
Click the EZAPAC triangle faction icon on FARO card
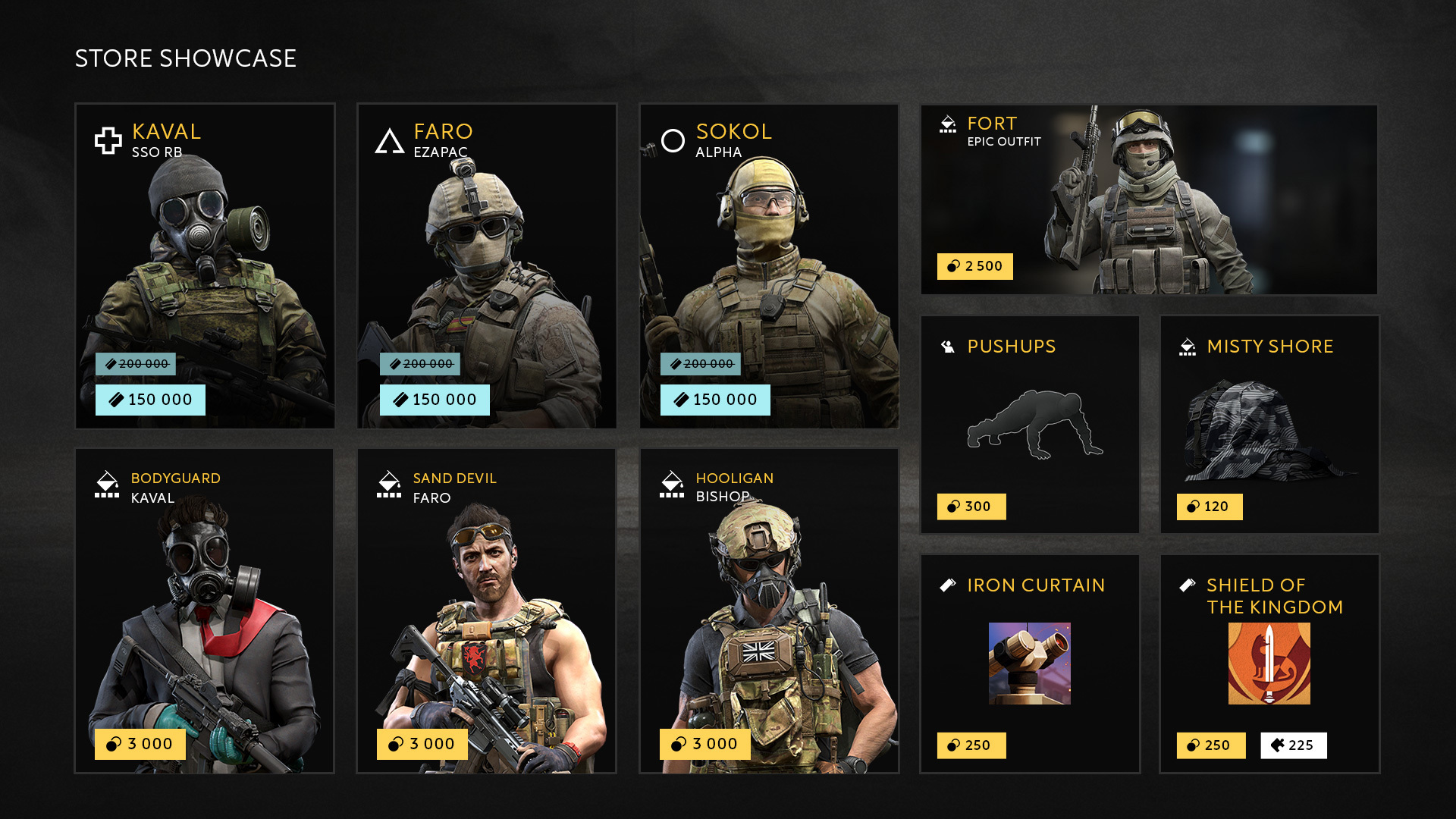click(390, 141)
